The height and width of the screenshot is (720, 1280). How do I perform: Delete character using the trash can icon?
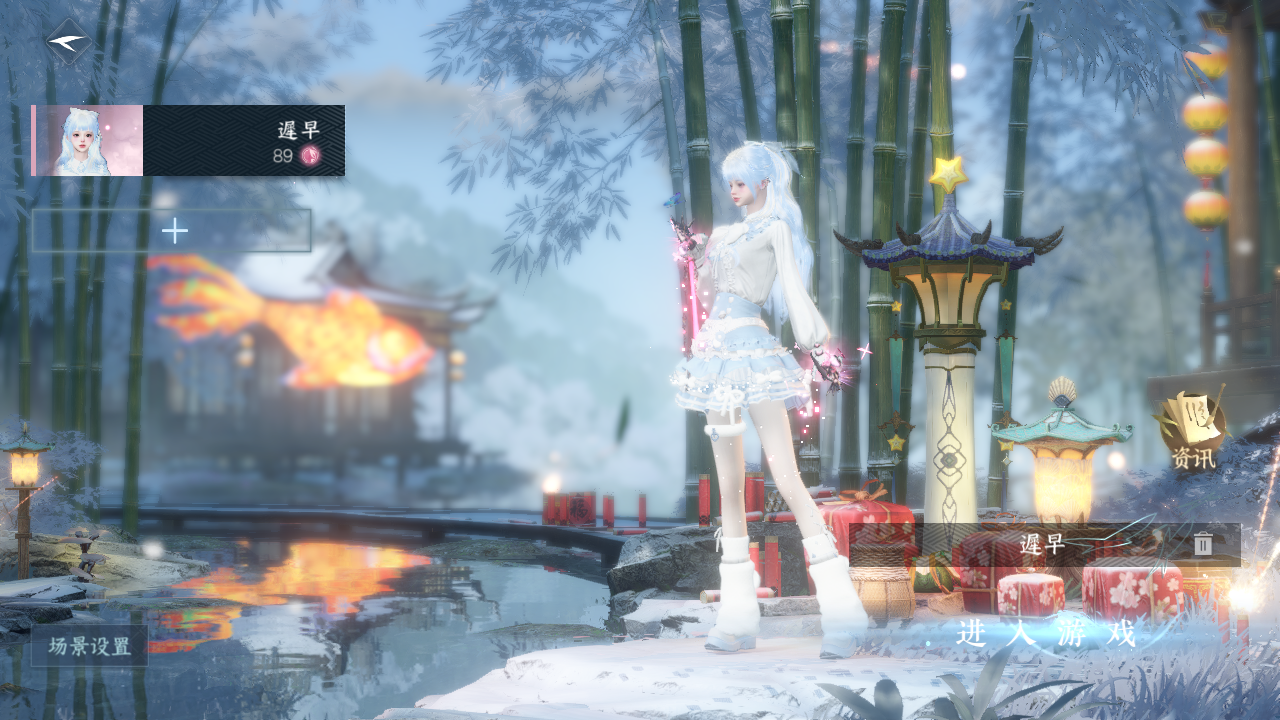1203,545
